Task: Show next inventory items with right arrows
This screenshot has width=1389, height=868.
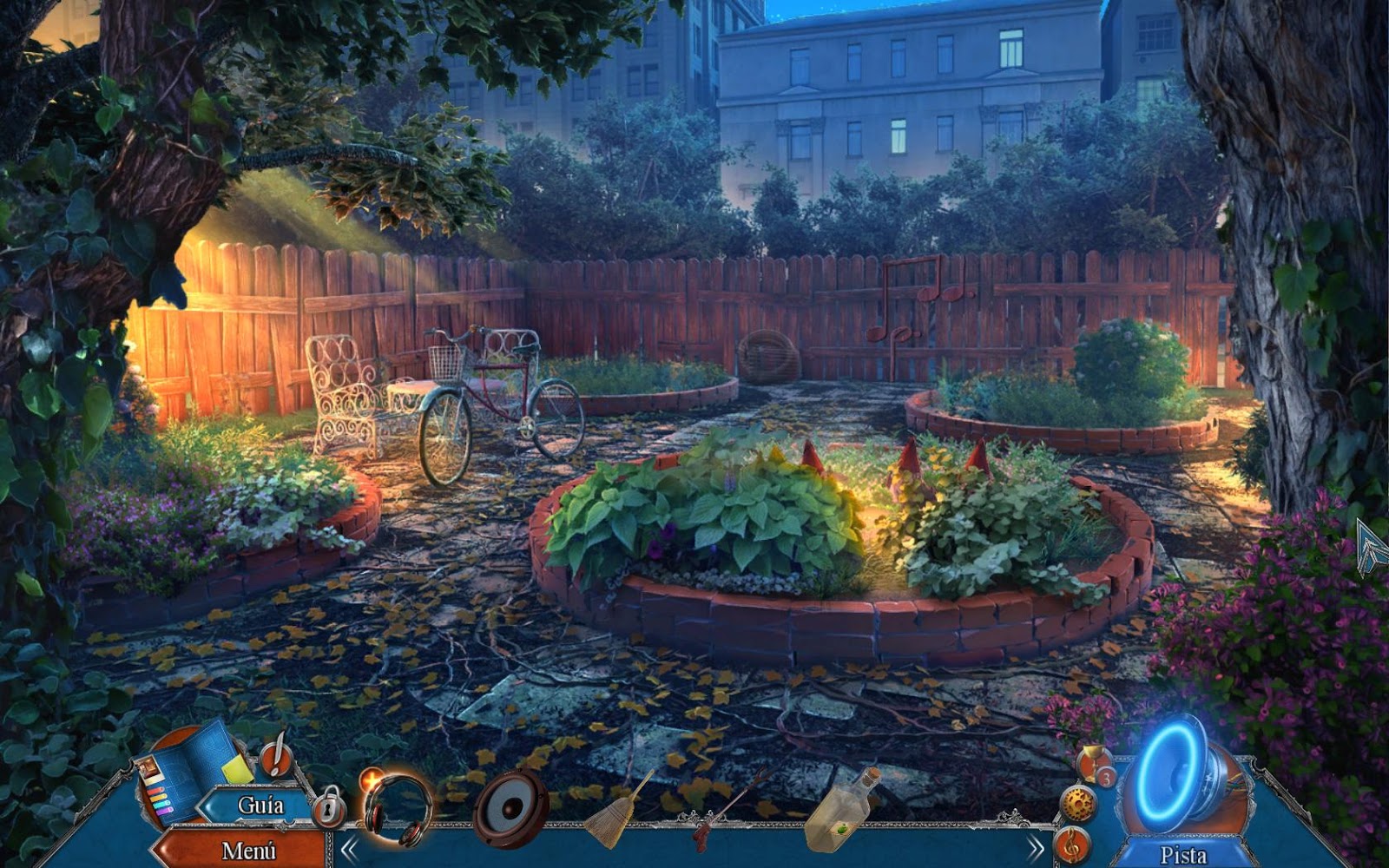Action: pyautogui.click(x=1035, y=847)
